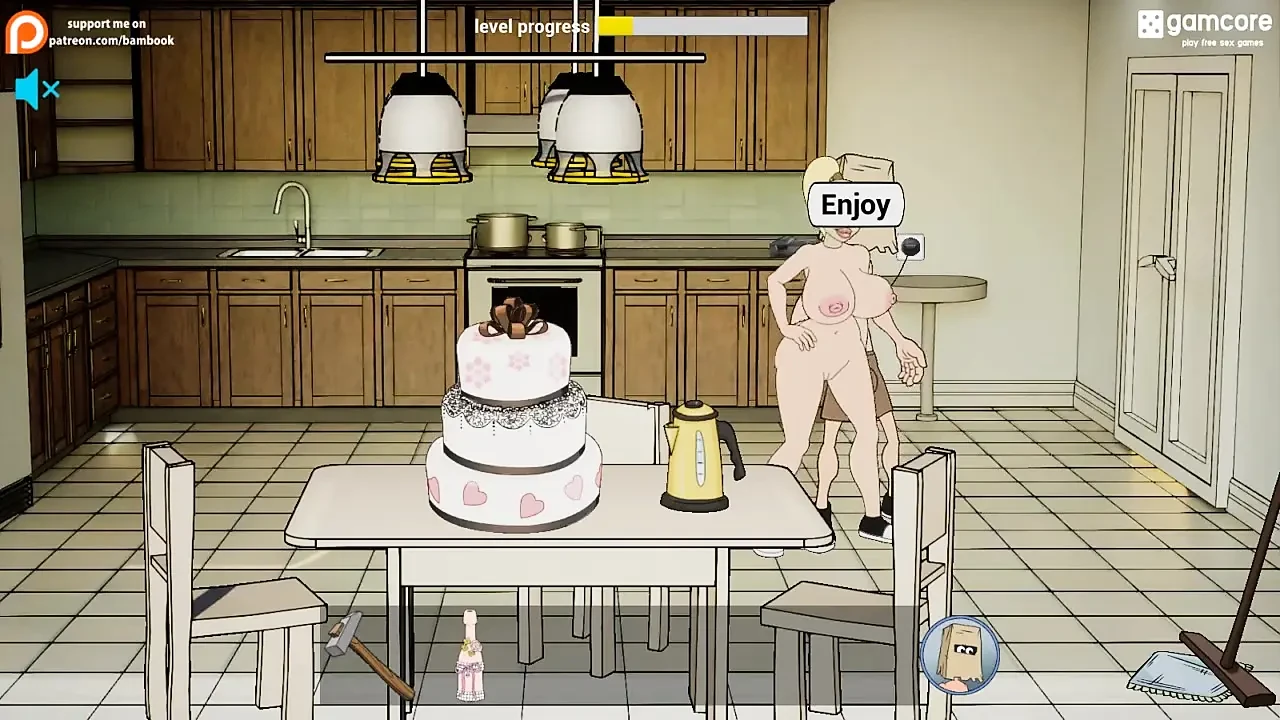Click the paper bag face portrait
The height and width of the screenshot is (720, 1280).
pyautogui.click(x=961, y=654)
